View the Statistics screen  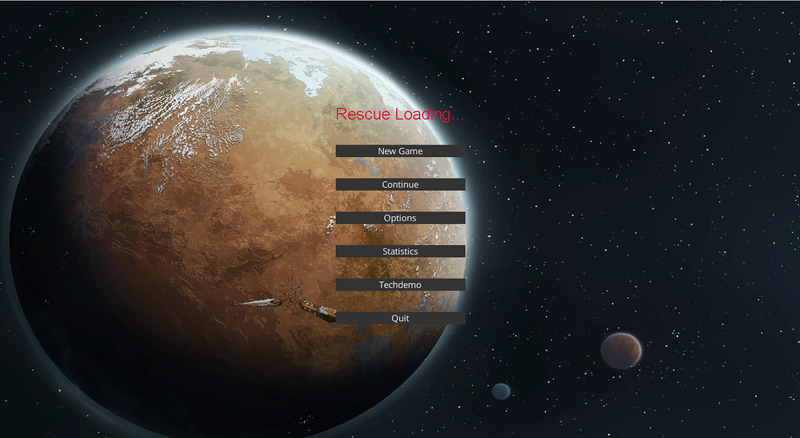400,251
